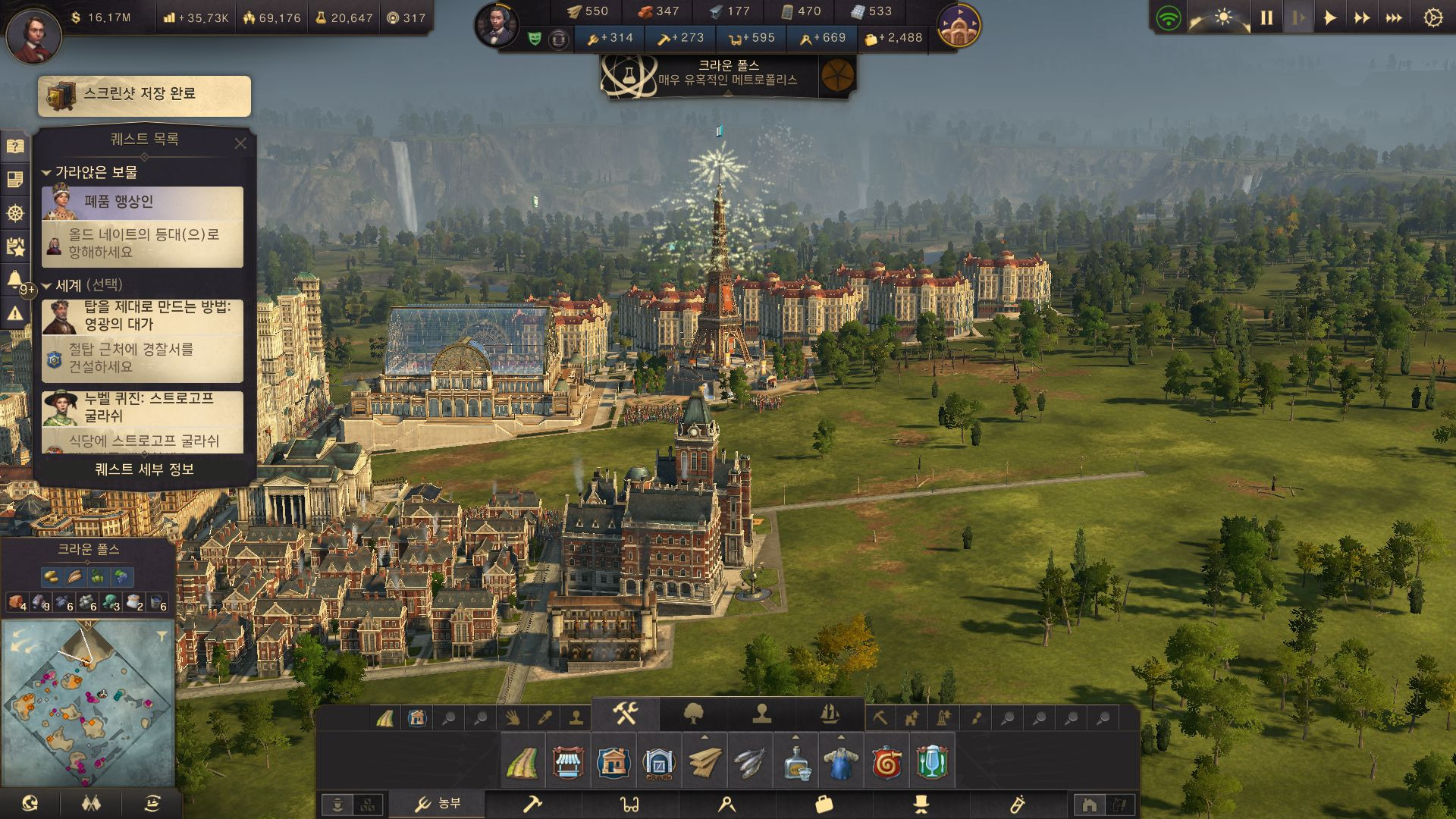1456x819 pixels.
Task: Select the double fast-forward speed
Action: (x=1362, y=18)
